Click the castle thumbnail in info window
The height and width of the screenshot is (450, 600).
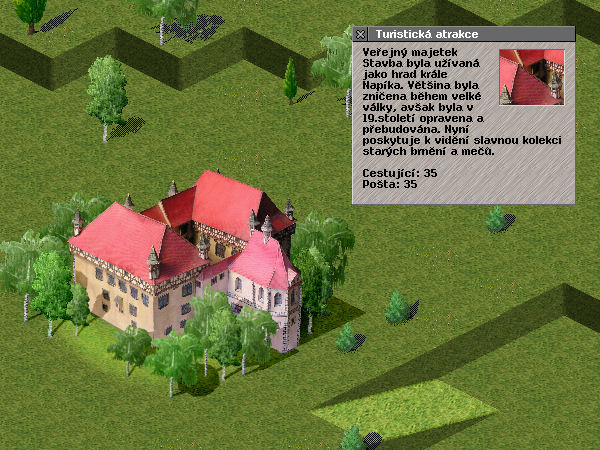coord(531,77)
